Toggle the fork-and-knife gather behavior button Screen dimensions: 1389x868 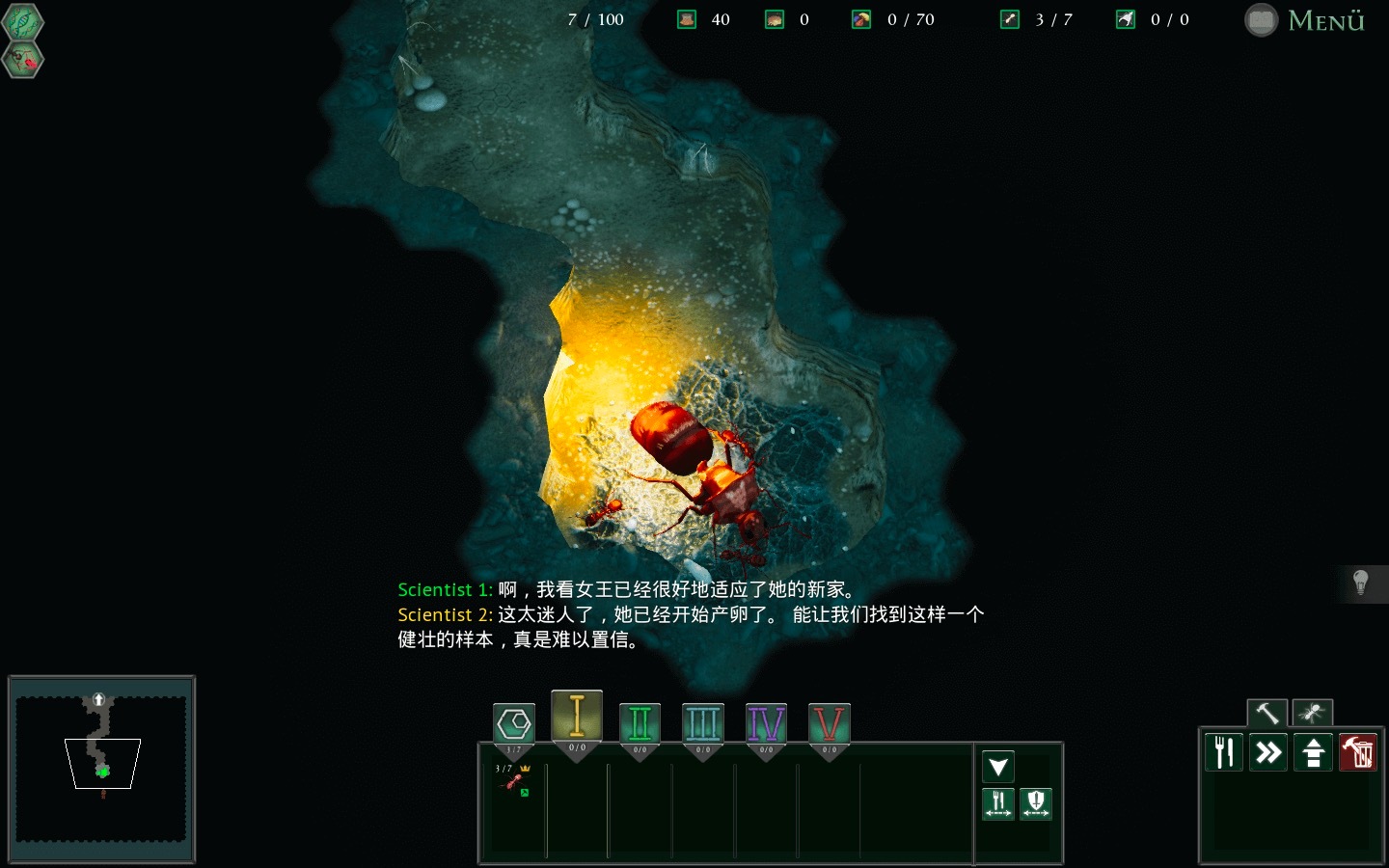[998, 802]
